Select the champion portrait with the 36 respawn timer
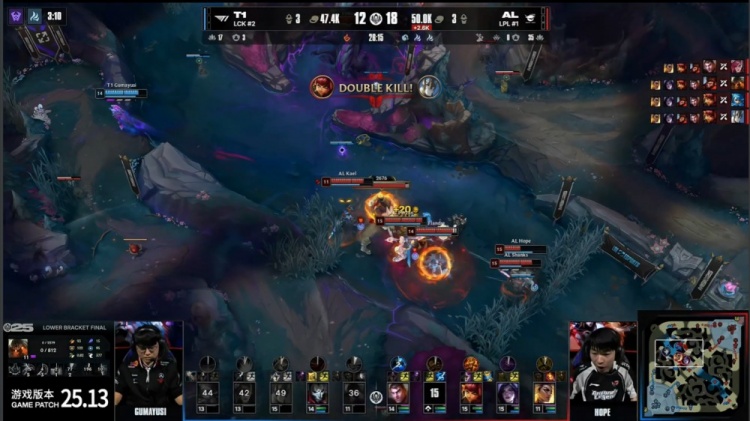 [x=354, y=393]
